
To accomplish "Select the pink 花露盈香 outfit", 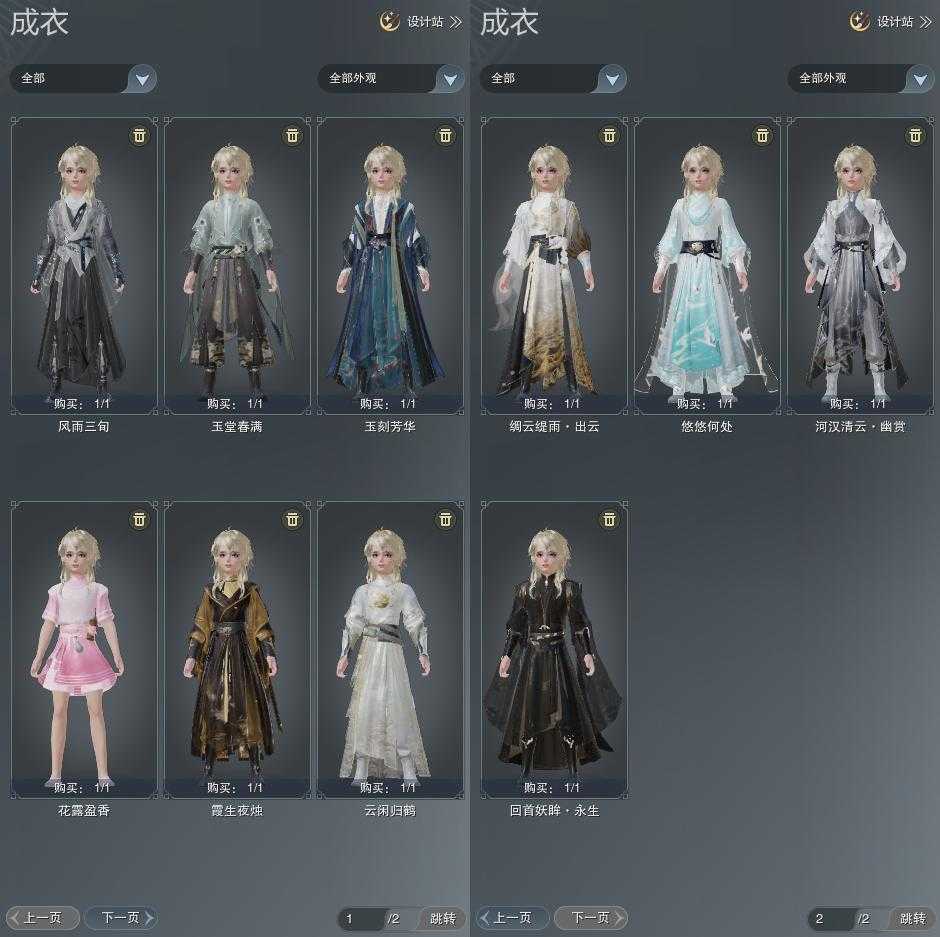I will [x=84, y=649].
